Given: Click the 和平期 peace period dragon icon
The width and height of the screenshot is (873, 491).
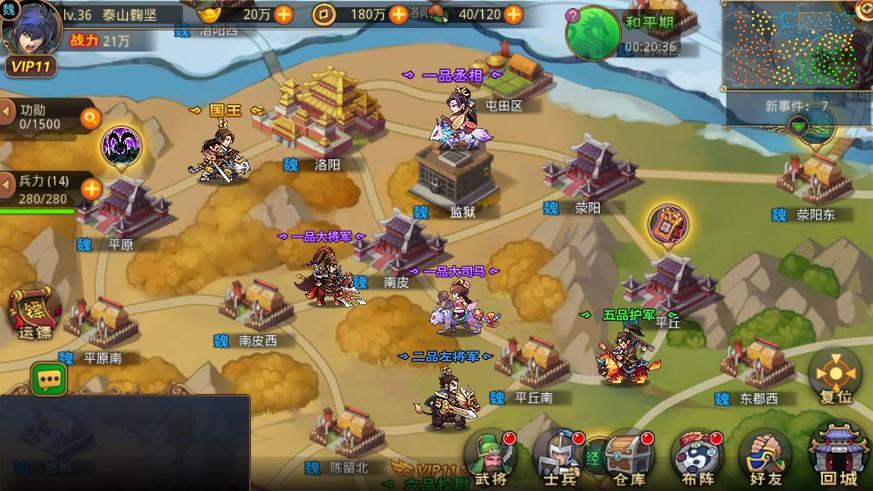Looking at the screenshot, I should point(592,31).
